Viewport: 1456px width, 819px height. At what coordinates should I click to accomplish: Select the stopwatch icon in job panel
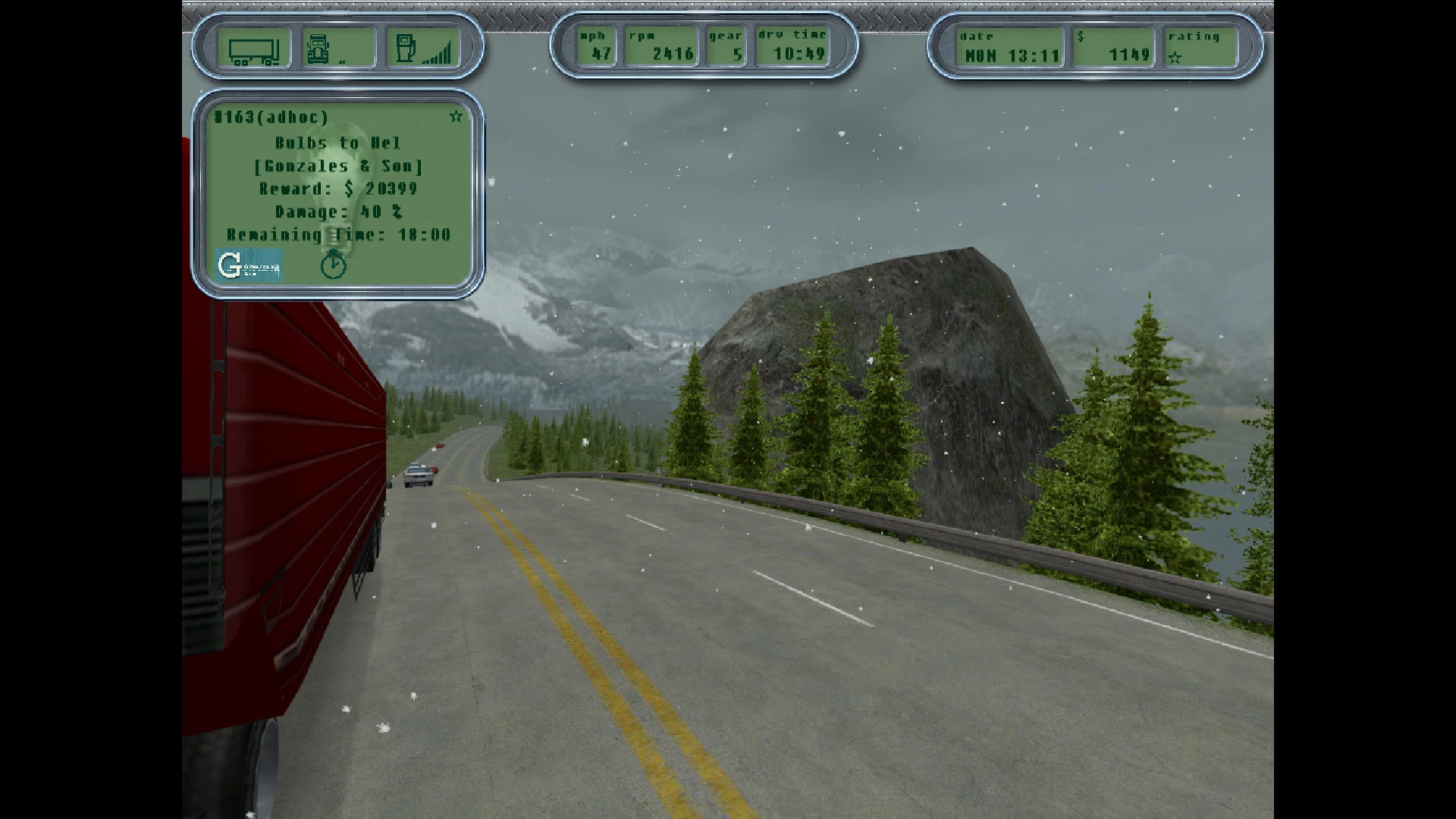pos(333,265)
